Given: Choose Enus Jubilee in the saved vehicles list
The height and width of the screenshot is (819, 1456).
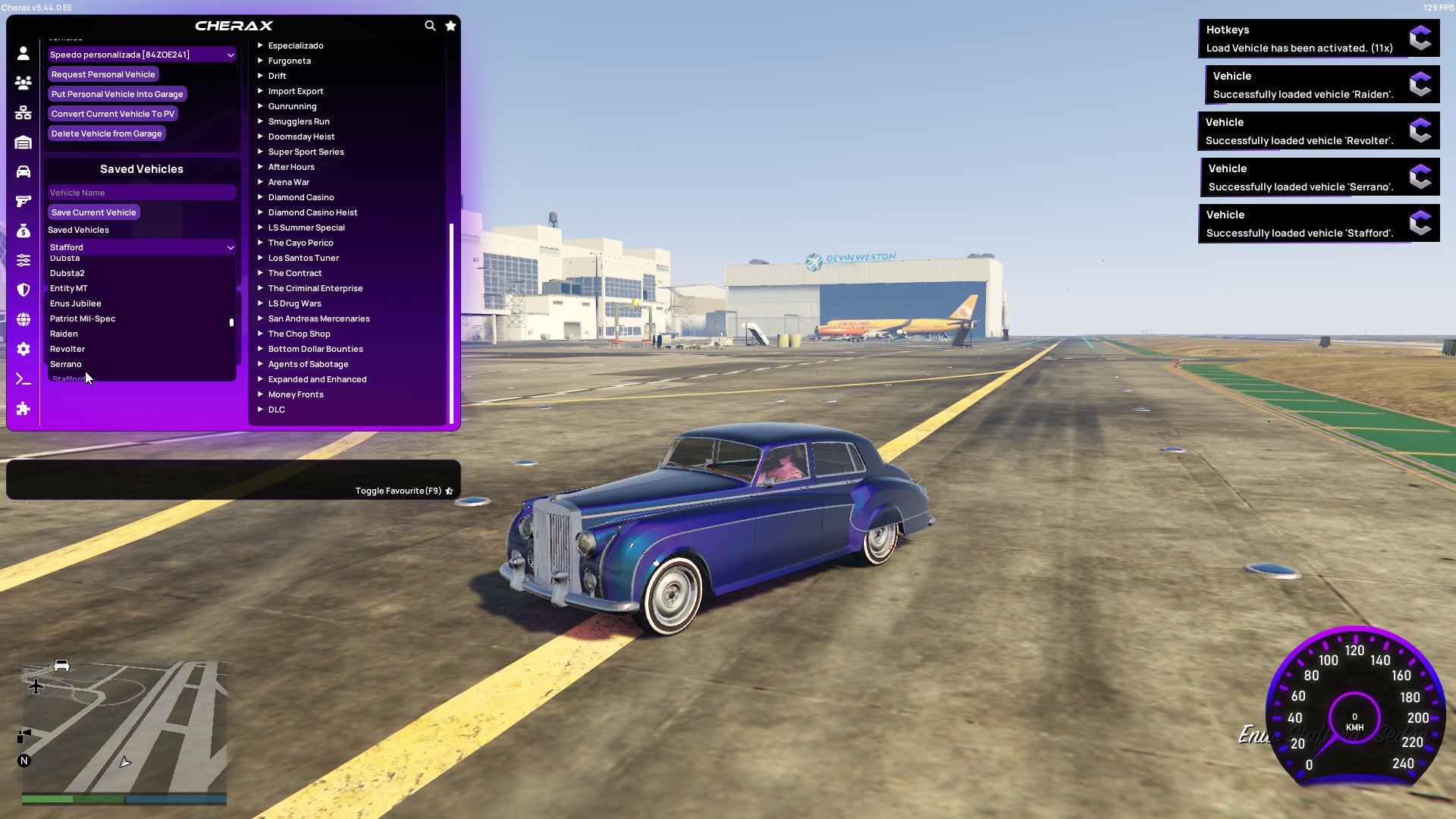Looking at the screenshot, I should click(x=76, y=303).
